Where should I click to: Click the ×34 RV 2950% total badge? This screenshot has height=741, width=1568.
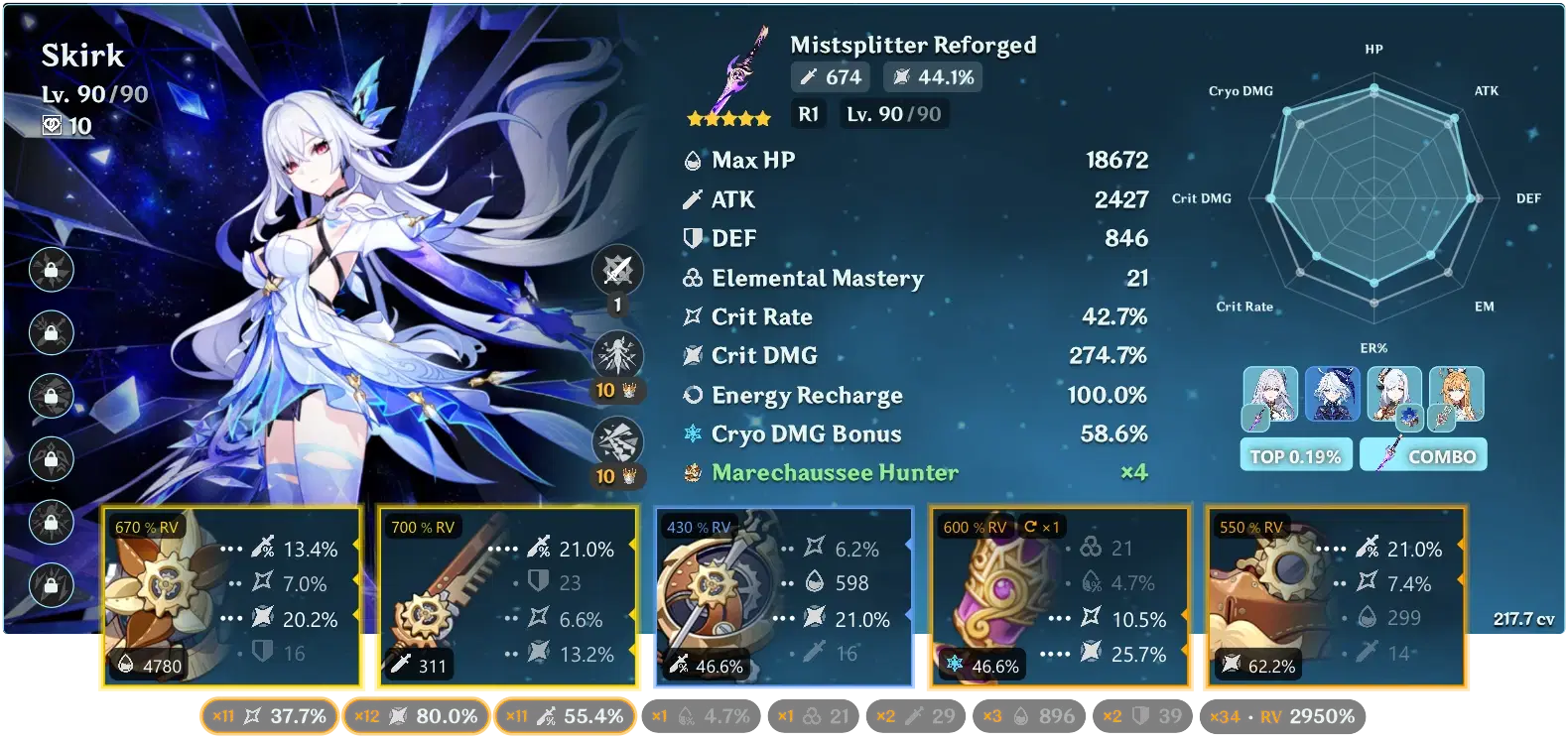pyautogui.click(x=1284, y=714)
